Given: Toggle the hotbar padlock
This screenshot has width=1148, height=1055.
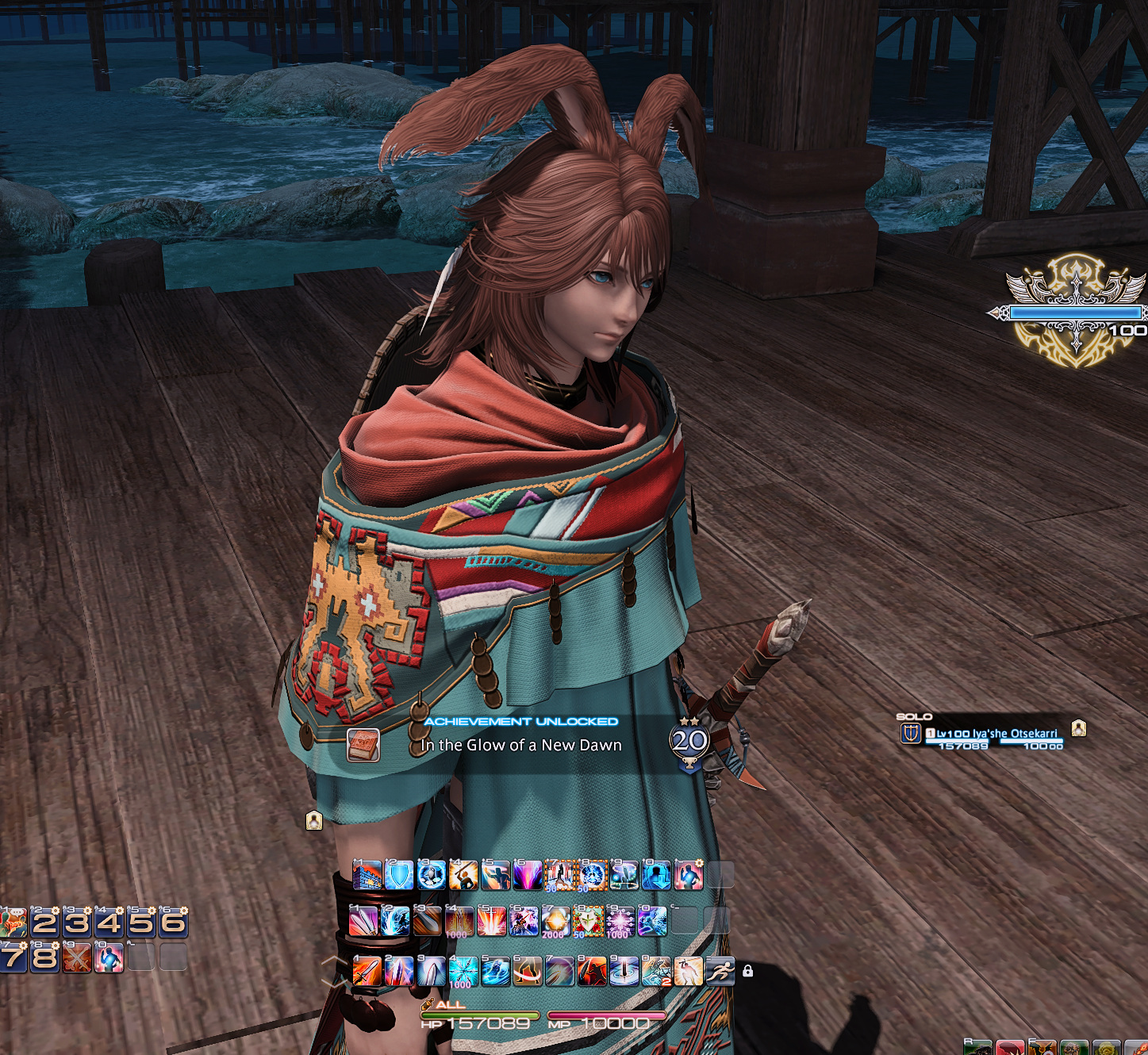Looking at the screenshot, I should [747, 971].
